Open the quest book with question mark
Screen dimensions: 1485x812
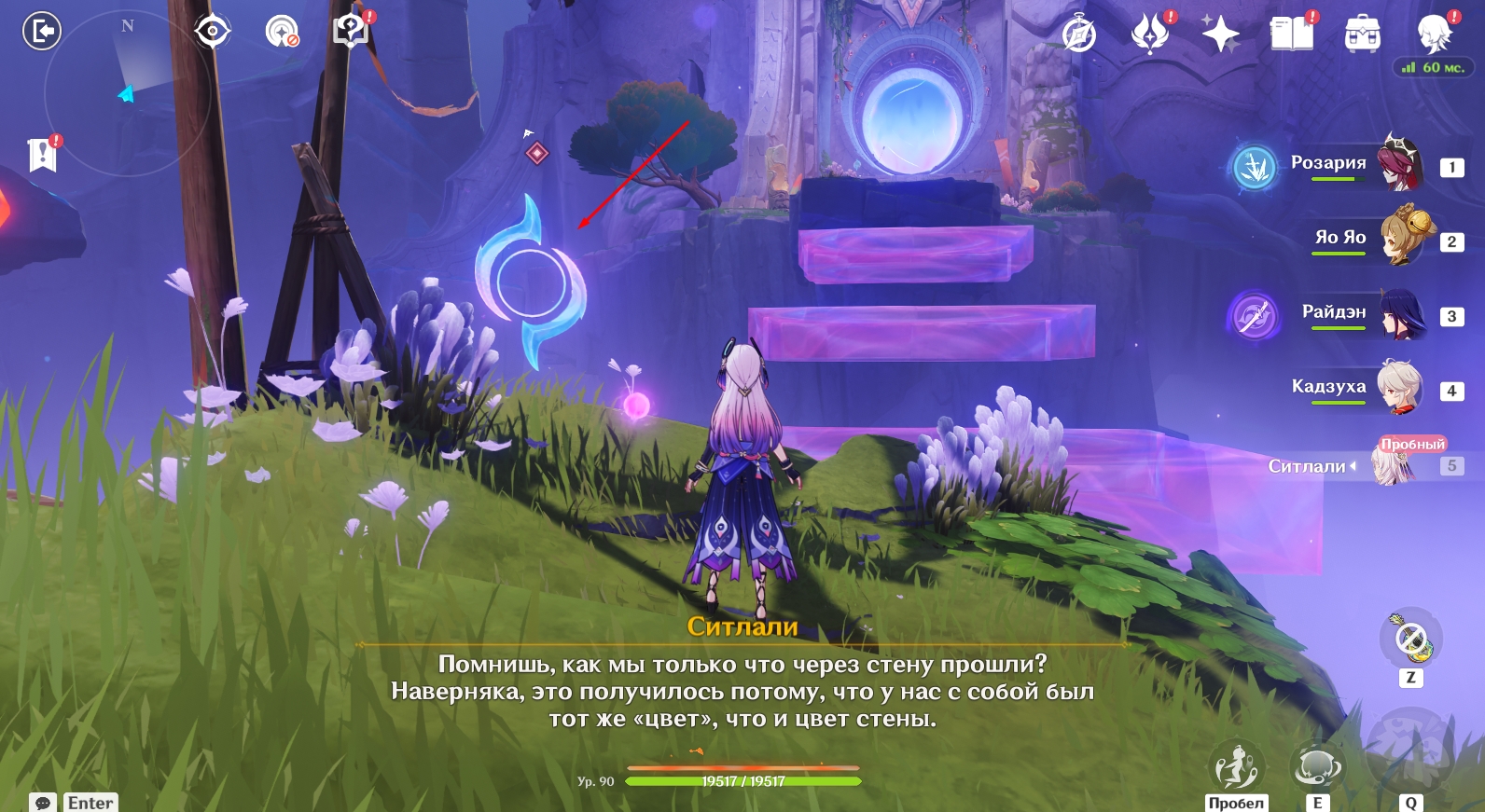tap(352, 32)
